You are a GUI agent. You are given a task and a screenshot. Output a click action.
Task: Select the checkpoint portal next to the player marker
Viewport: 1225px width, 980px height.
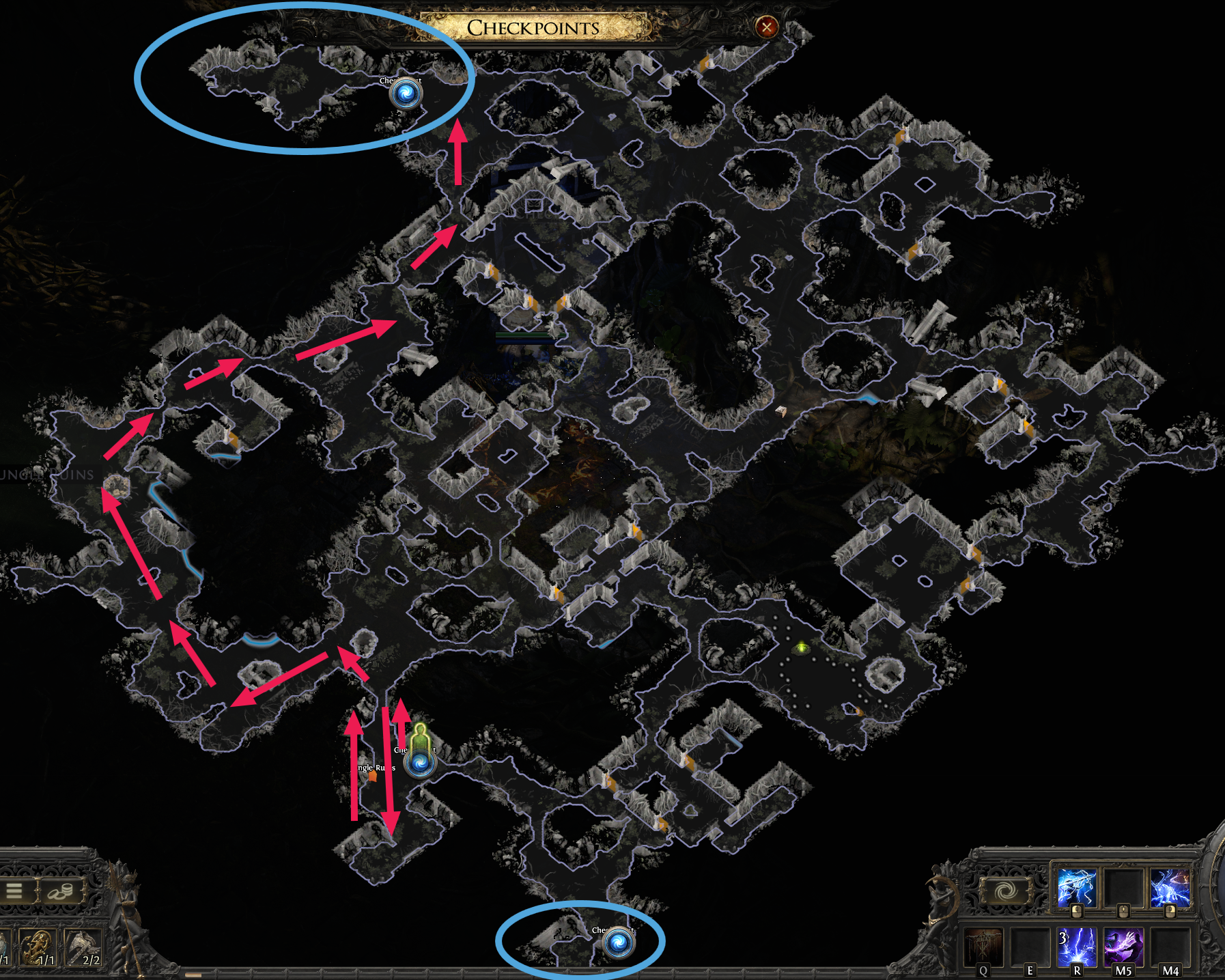(419, 764)
